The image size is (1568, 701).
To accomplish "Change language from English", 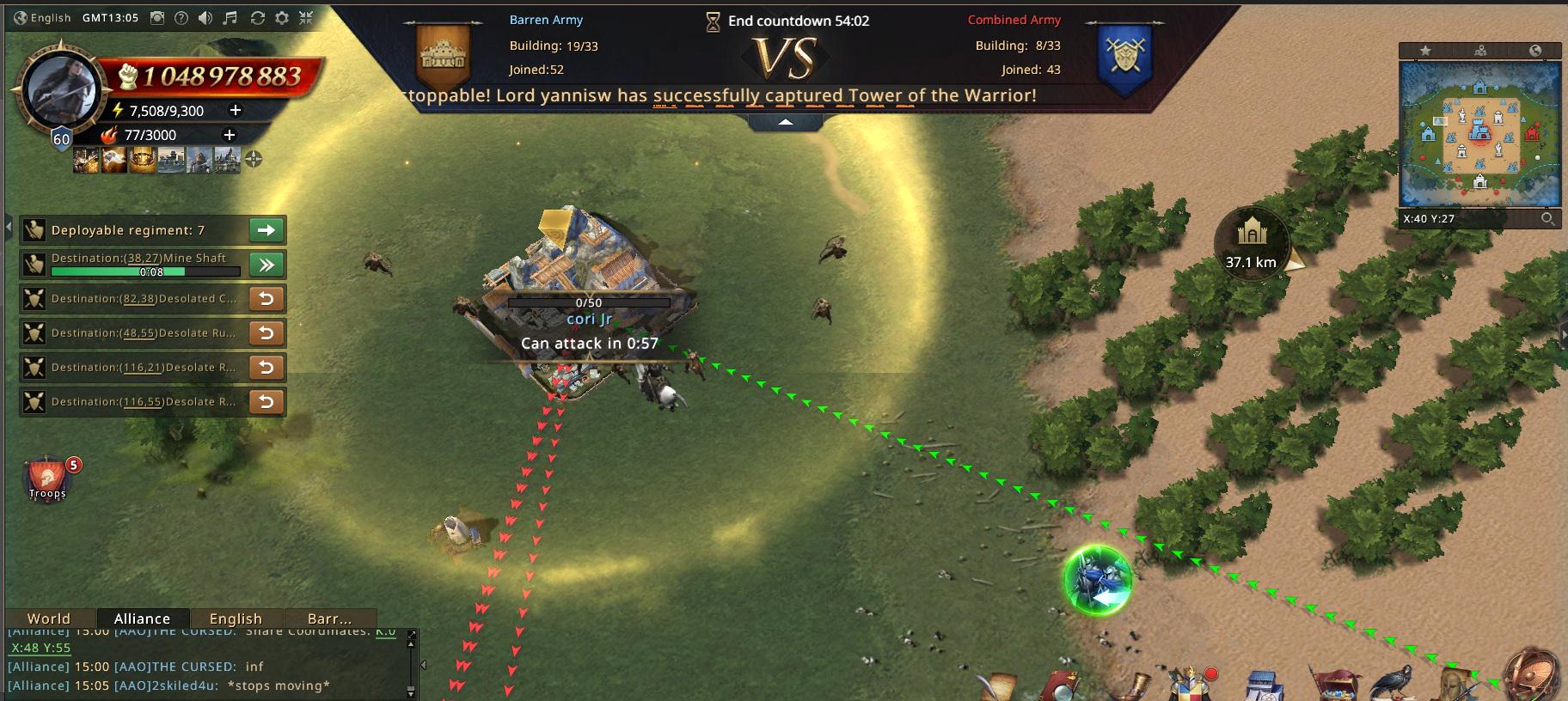I will (x=43, y=17).
